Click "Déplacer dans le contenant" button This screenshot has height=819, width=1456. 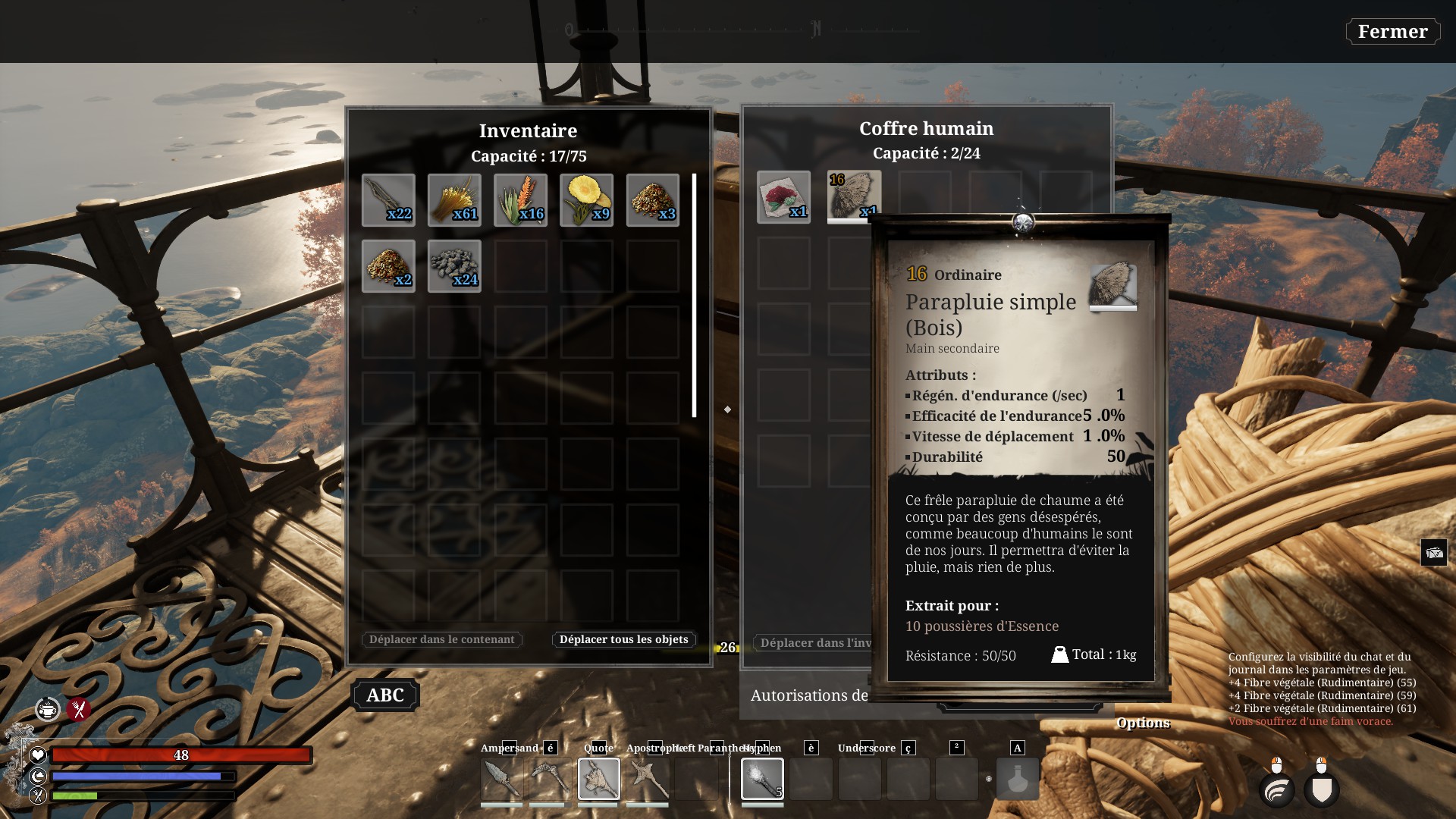441,639
